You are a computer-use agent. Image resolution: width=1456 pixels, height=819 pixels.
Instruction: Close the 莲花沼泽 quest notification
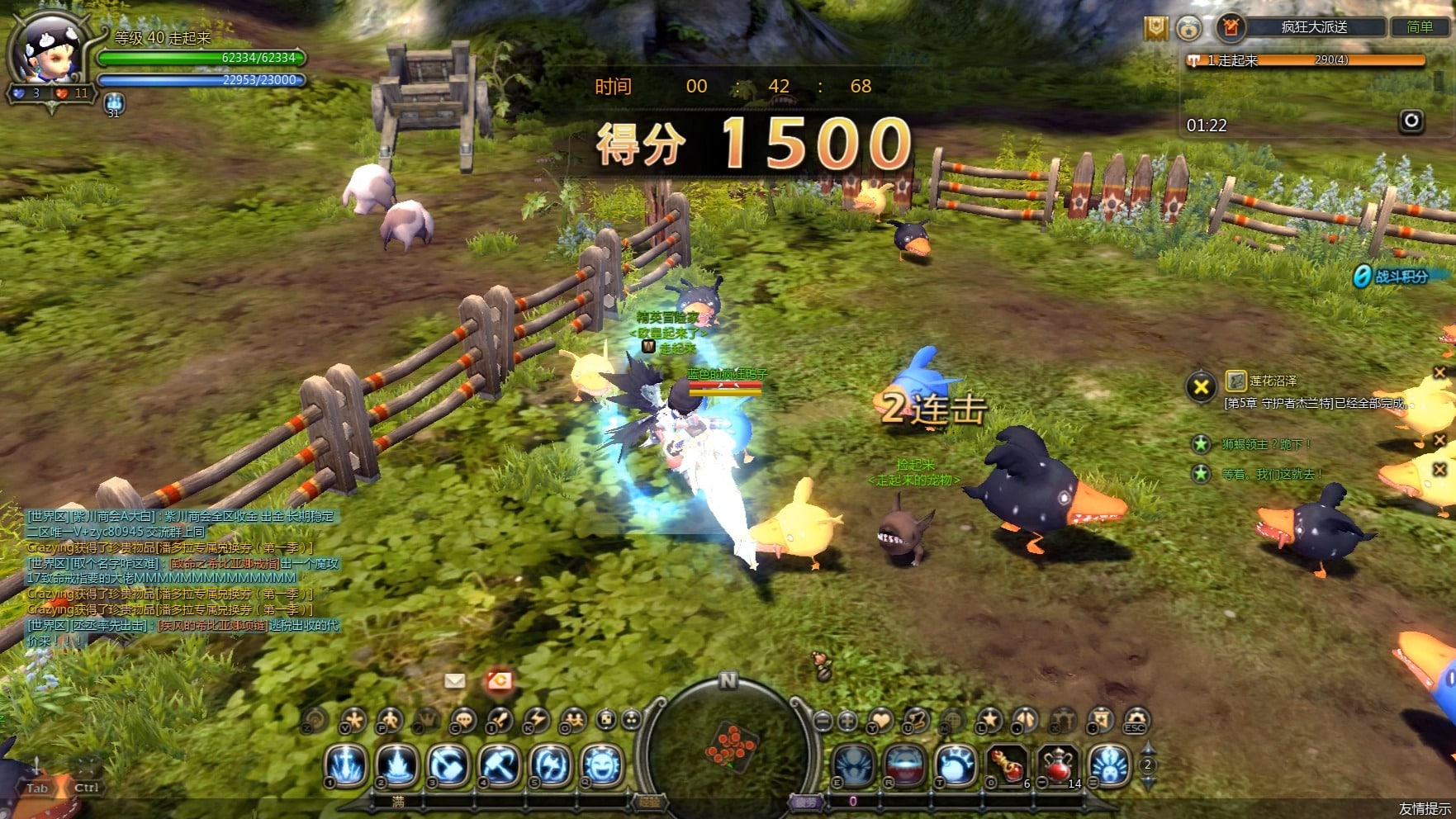(x=1201, y=386)
